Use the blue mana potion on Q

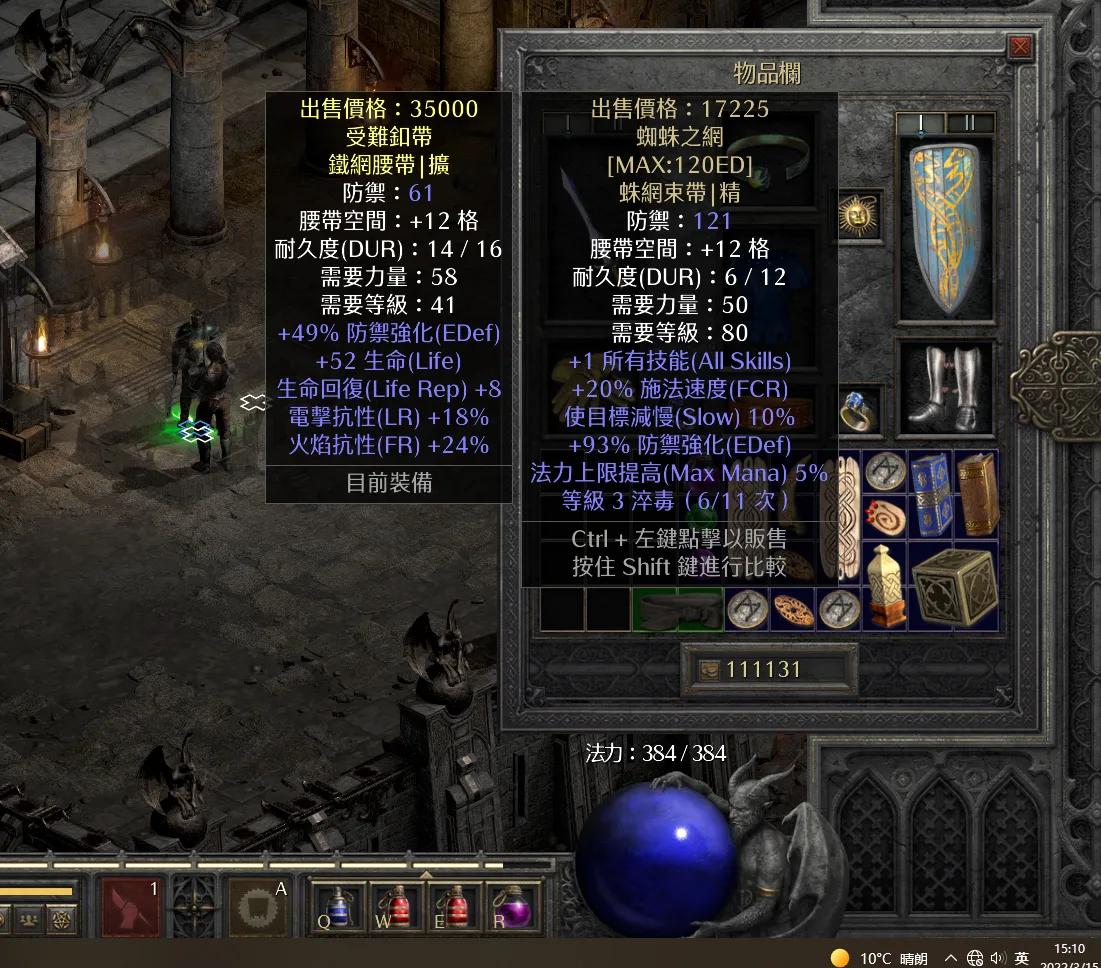tap(337, 906)
